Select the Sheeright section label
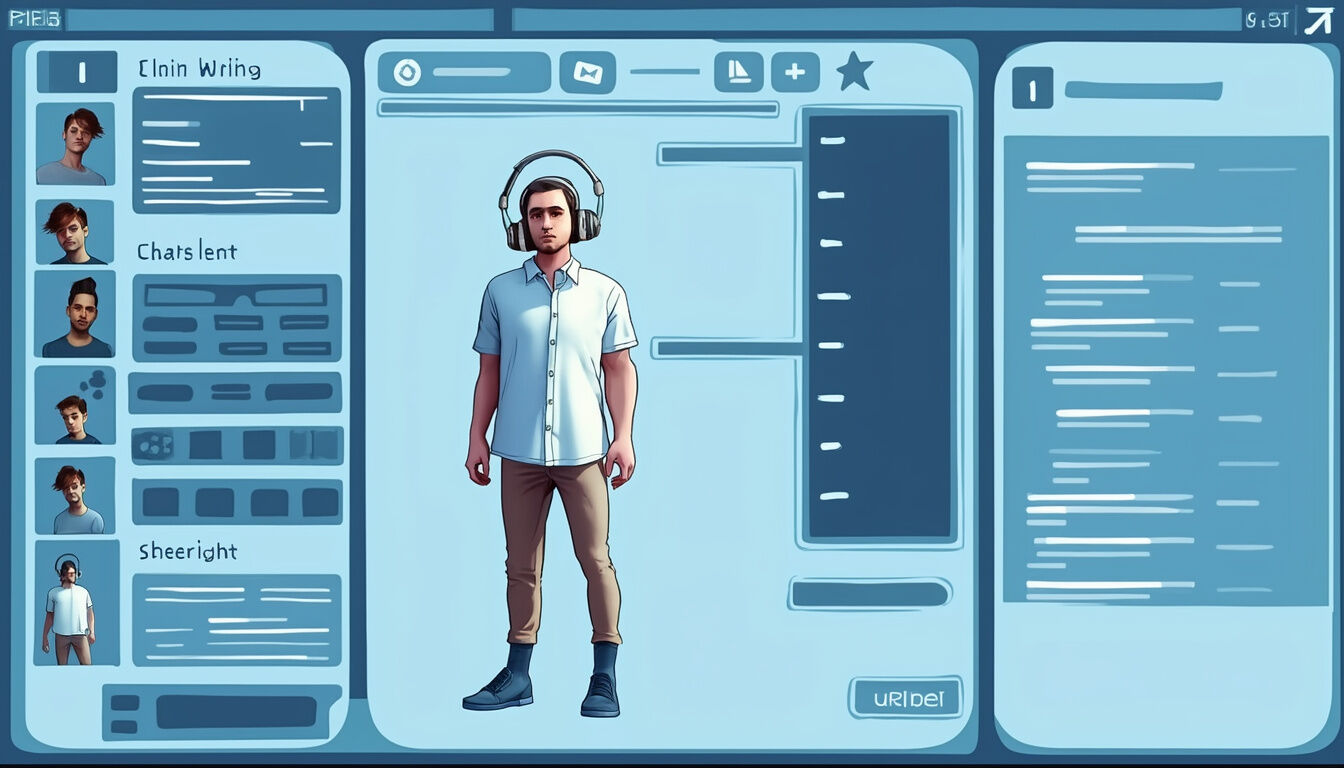 188,551
